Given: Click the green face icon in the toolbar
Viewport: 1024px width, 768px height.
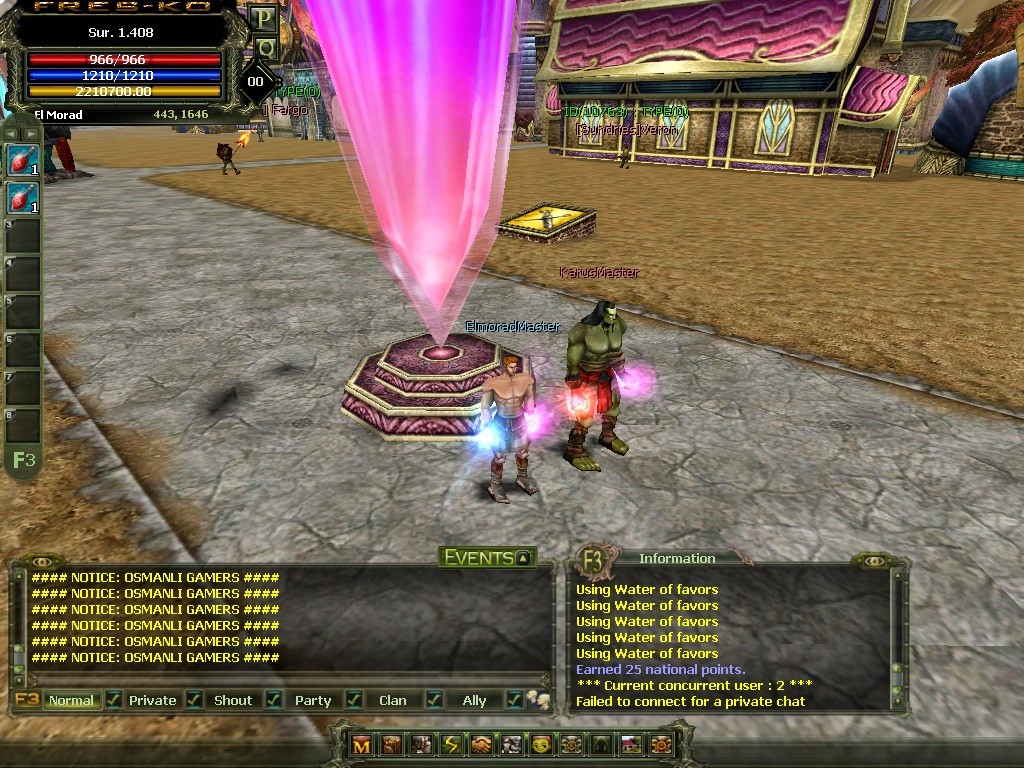Looking at the screenshot, I should click(x=541, y=744).
